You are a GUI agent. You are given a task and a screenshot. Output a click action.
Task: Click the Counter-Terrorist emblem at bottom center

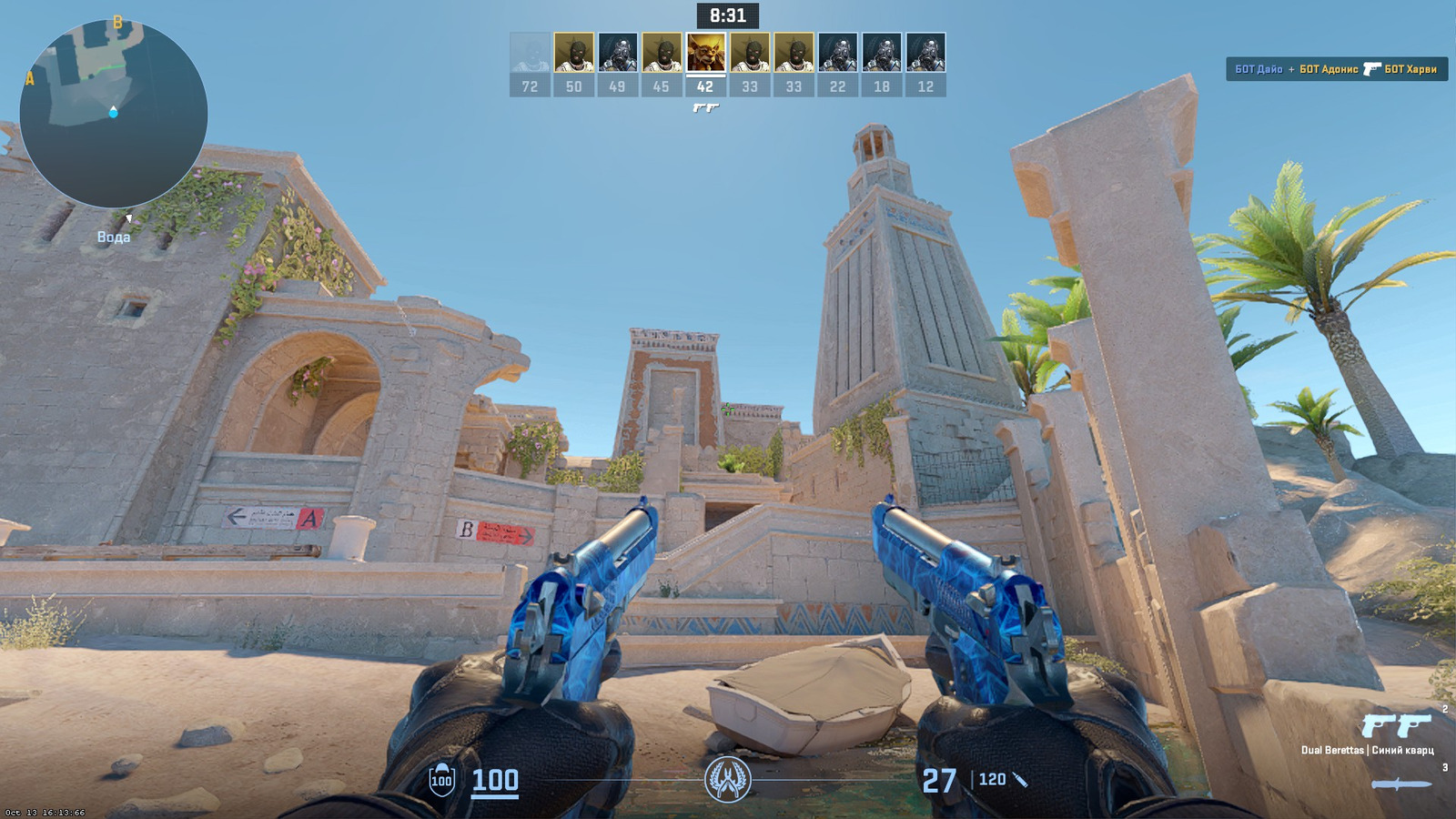(x=727, y=780)
